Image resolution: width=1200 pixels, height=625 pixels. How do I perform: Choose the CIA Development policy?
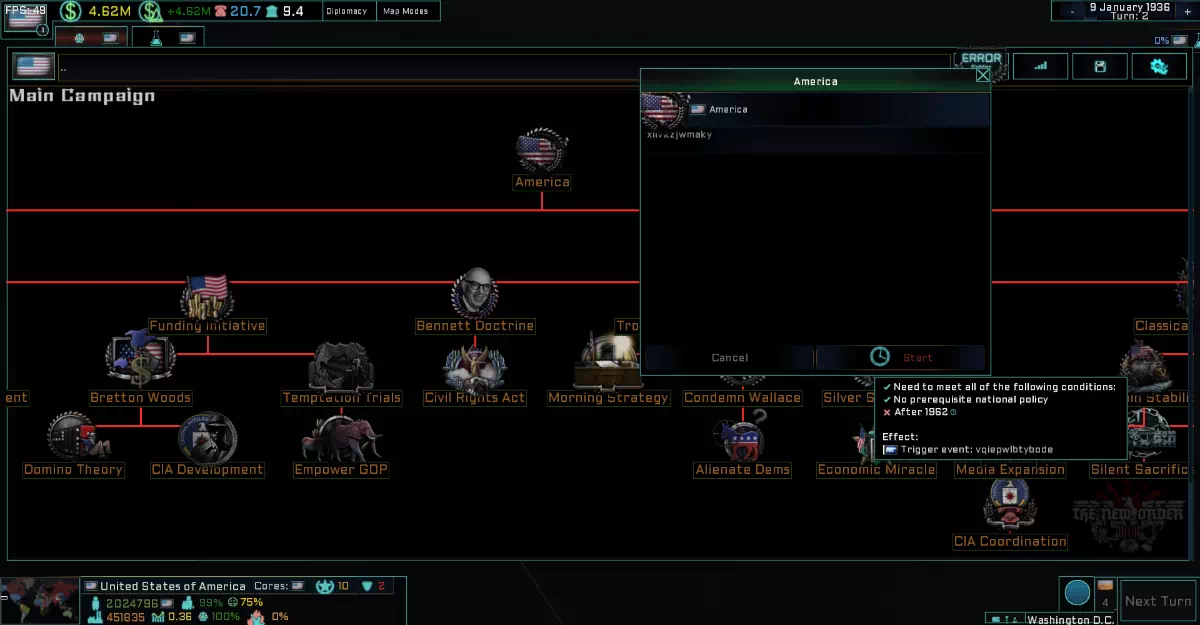coord(207,444)
